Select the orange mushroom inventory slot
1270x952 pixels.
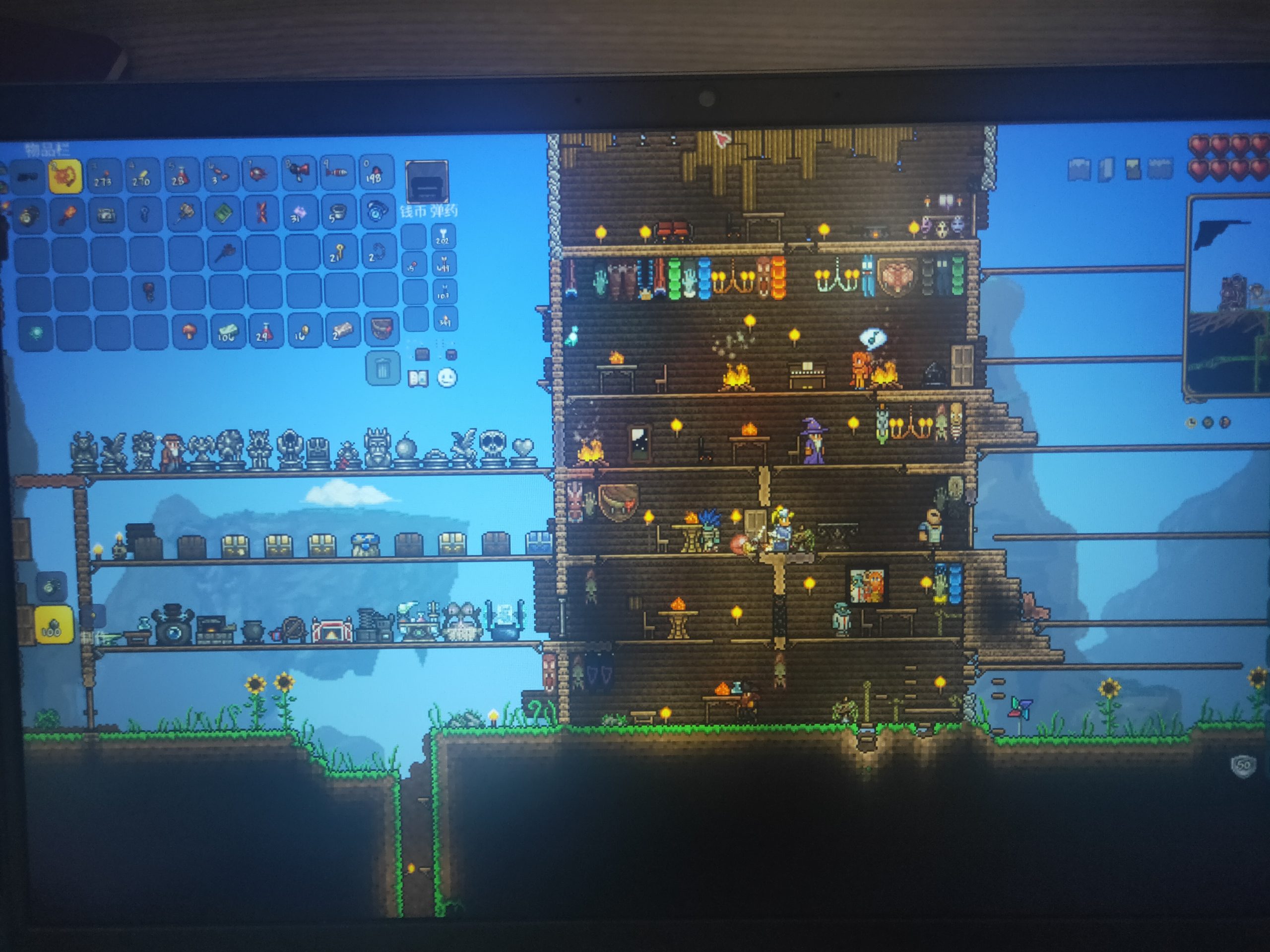point(189,332)
